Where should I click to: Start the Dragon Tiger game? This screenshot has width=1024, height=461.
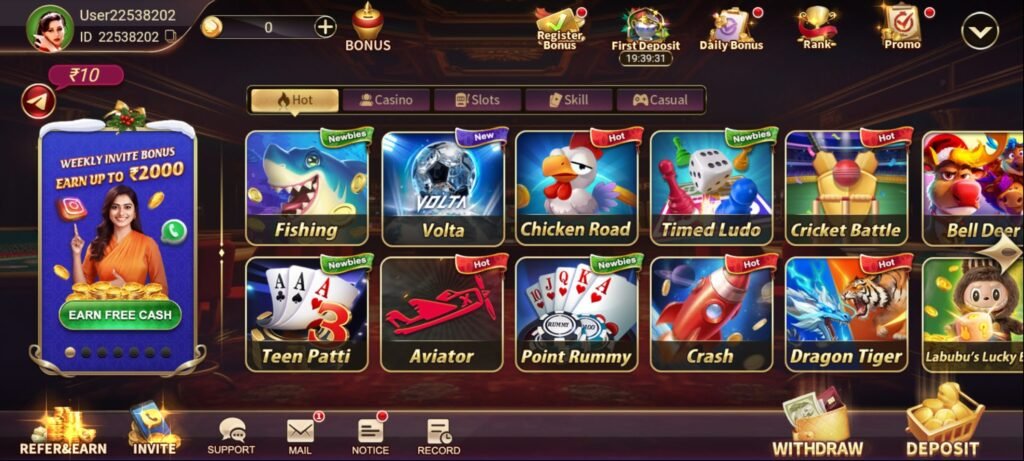(846, 314)
